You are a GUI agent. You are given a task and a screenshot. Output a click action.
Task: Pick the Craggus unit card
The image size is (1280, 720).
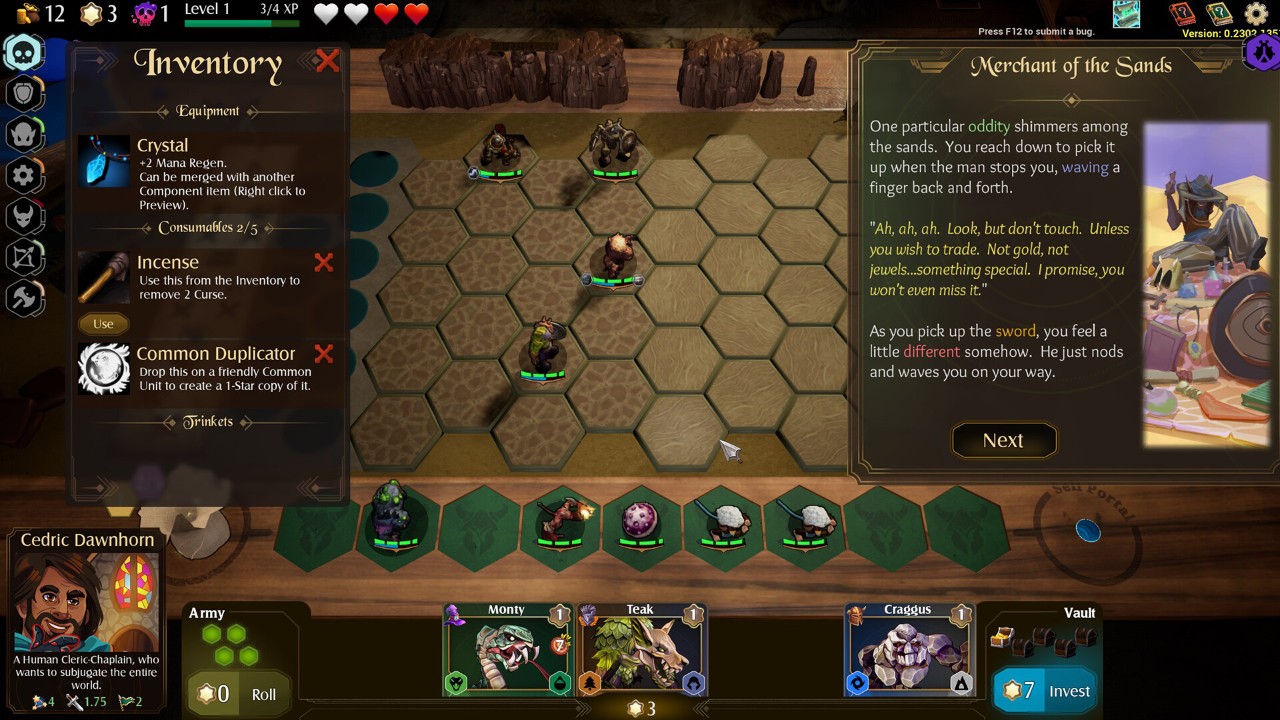908,651
